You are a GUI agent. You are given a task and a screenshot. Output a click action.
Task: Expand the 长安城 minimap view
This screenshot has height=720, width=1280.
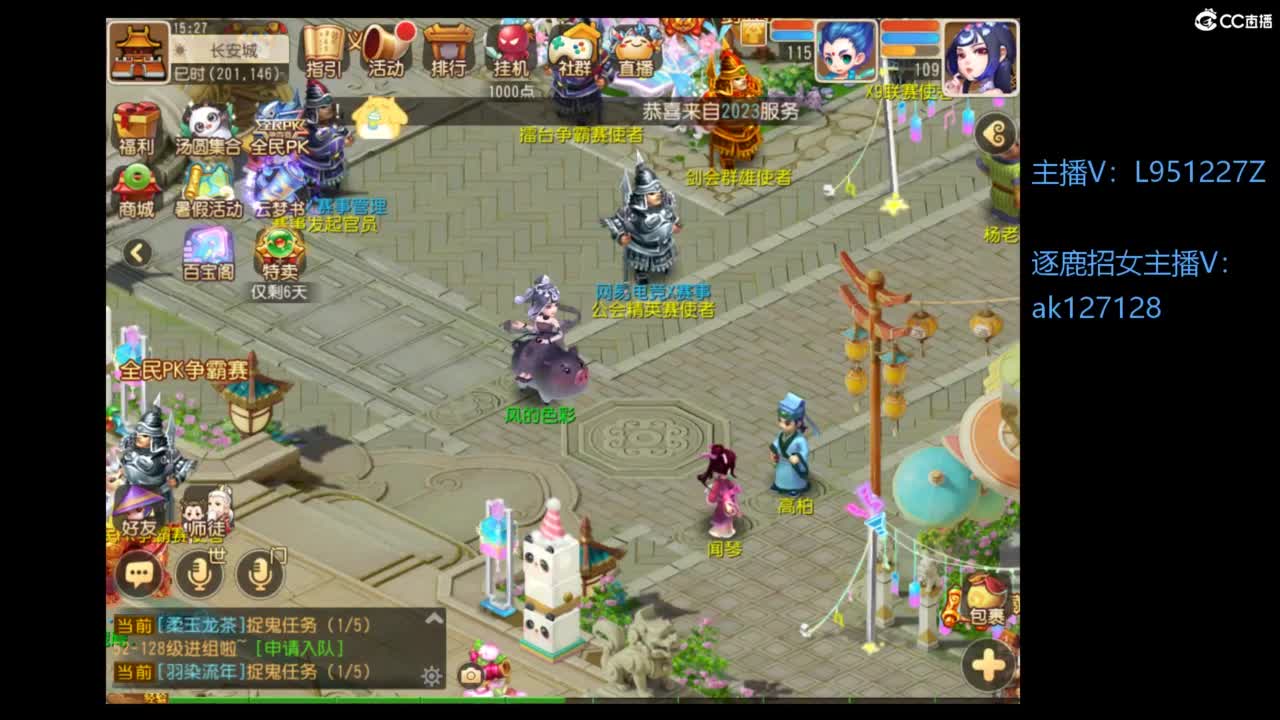click(140, 48)
